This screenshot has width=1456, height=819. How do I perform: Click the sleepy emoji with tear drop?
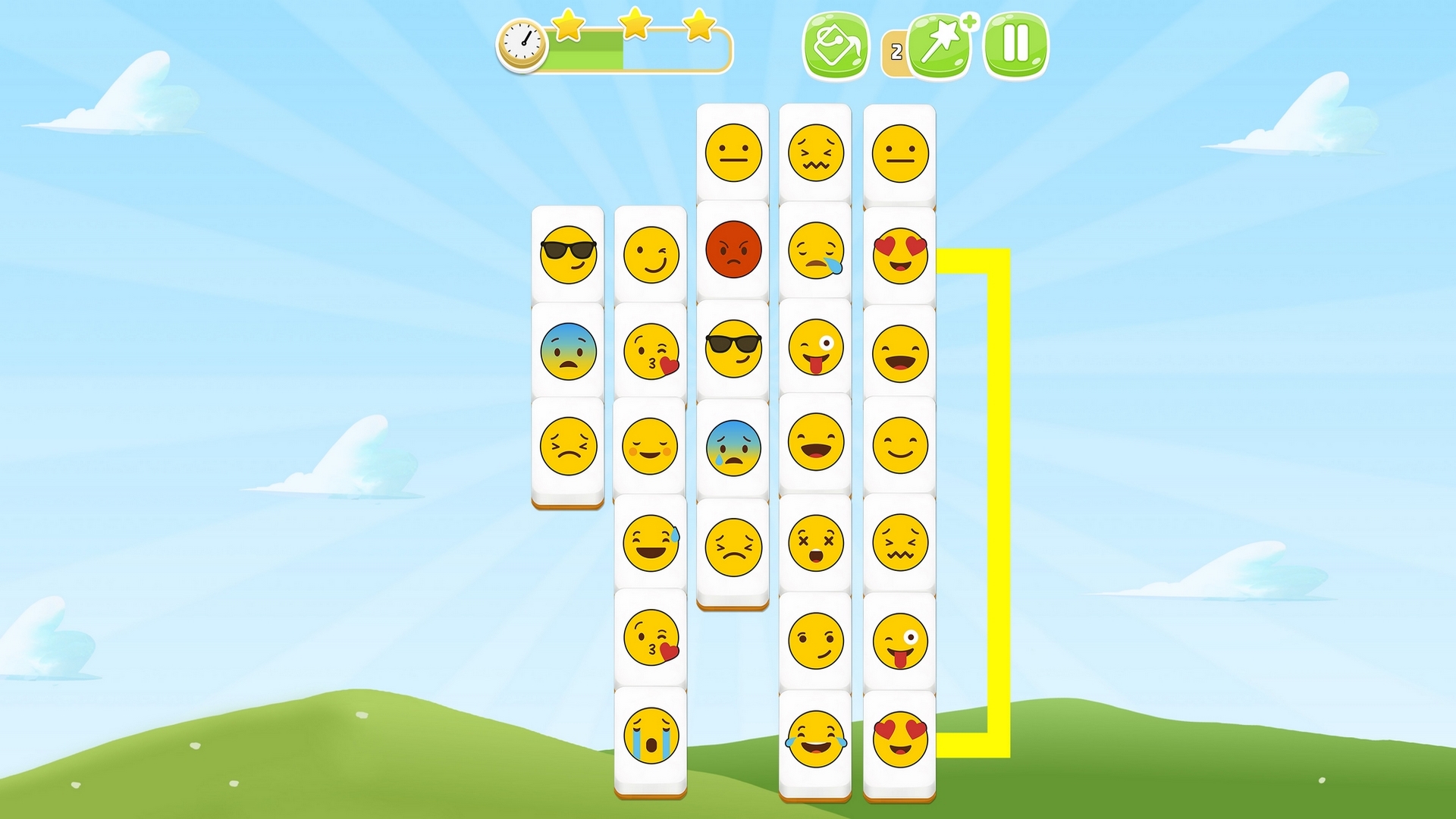coord(817,251)
